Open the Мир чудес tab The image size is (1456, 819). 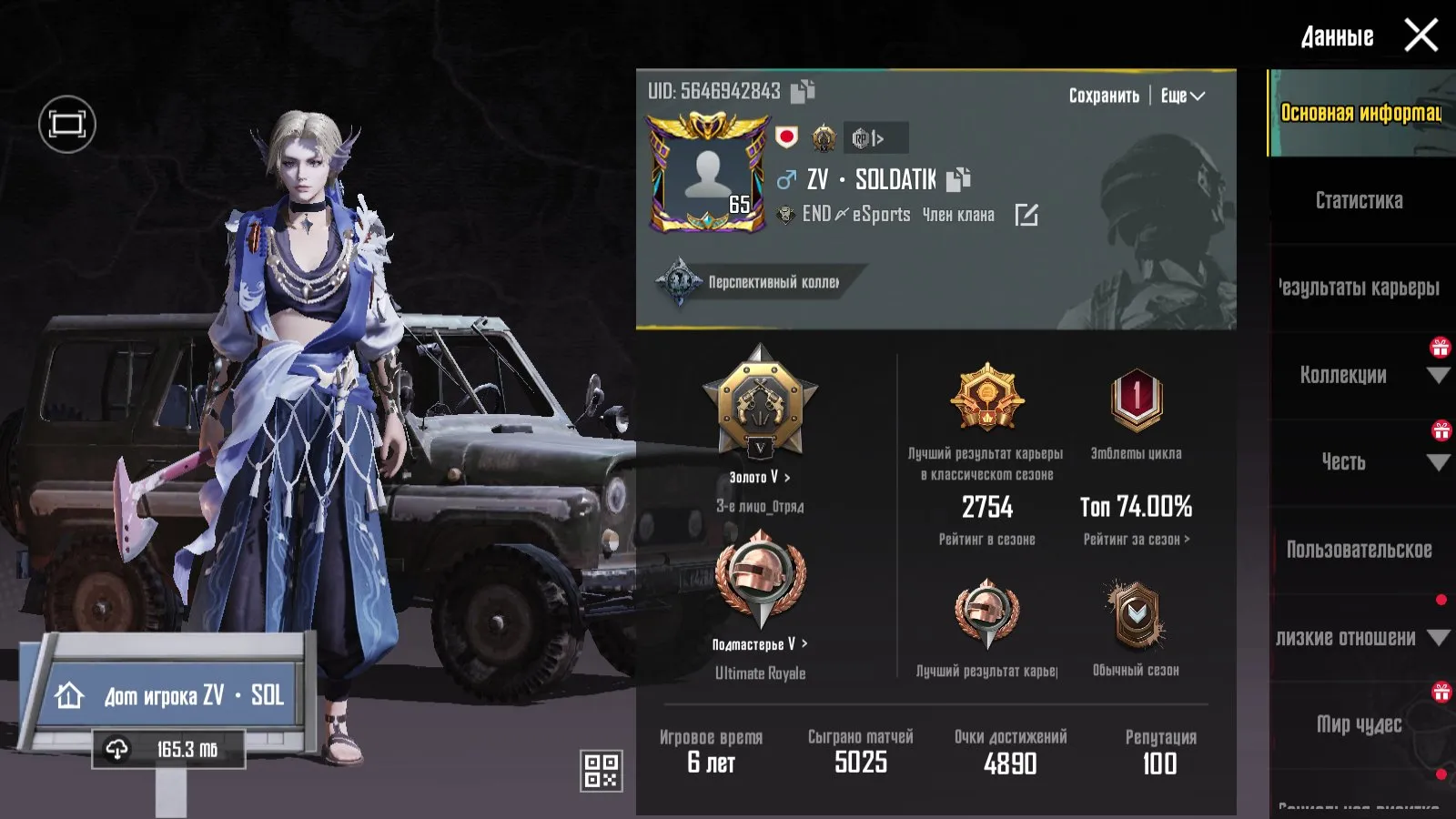coord(1359,724)
